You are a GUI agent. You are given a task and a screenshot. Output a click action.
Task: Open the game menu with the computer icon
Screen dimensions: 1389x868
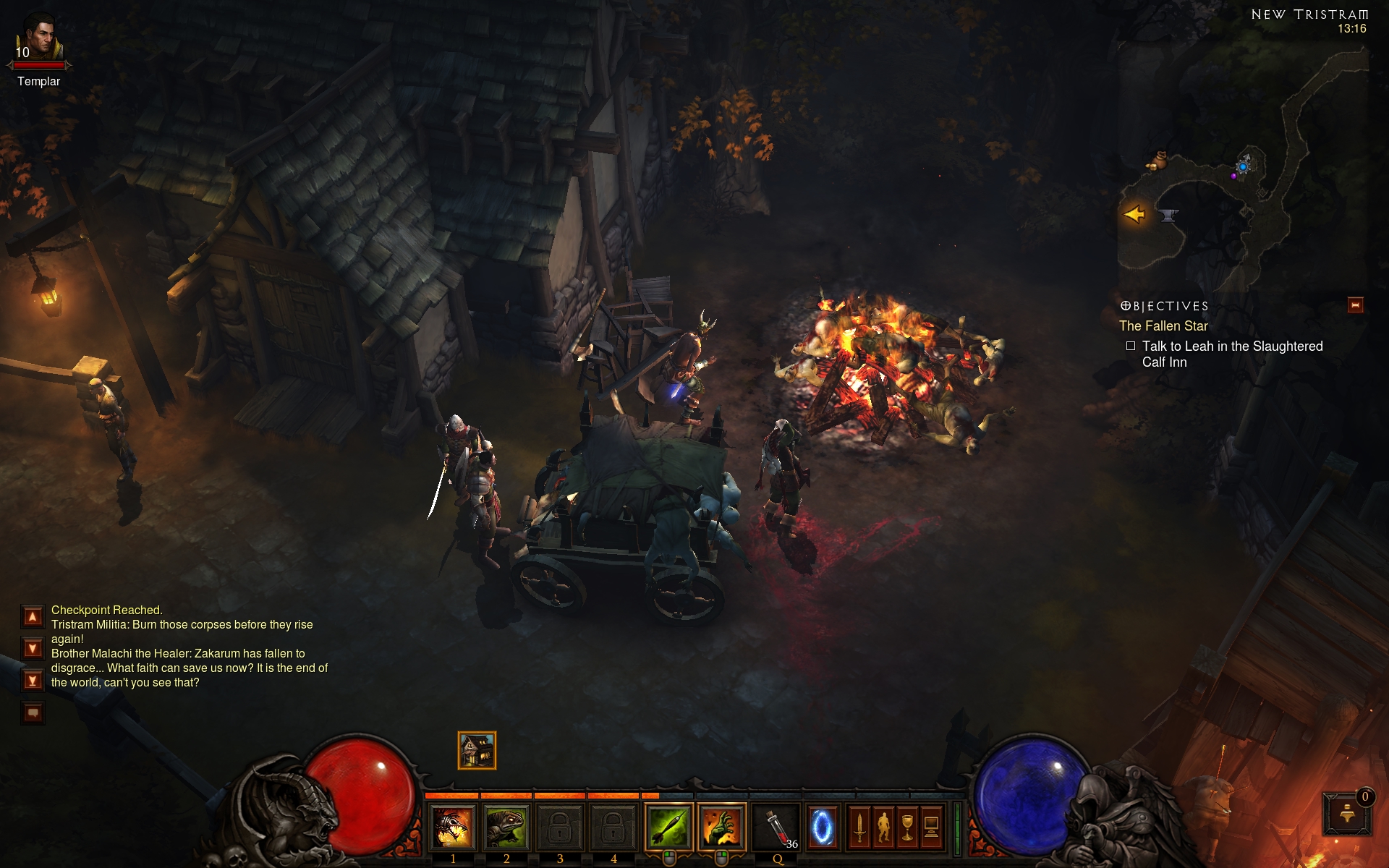[932, 827]
